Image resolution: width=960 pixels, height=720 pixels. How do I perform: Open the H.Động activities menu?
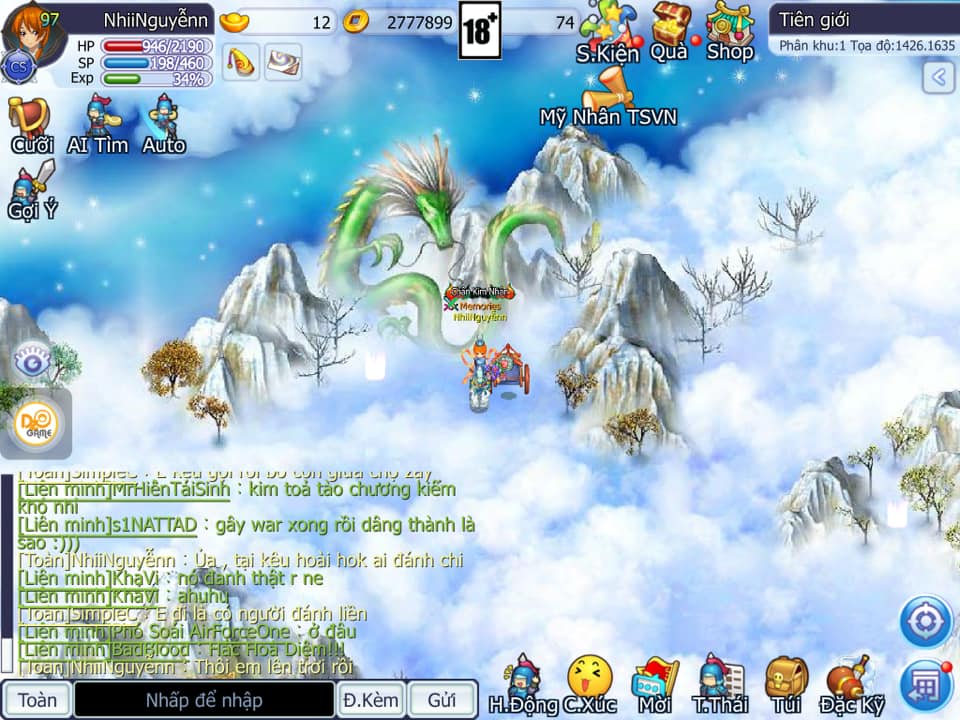tap(523, 685)
